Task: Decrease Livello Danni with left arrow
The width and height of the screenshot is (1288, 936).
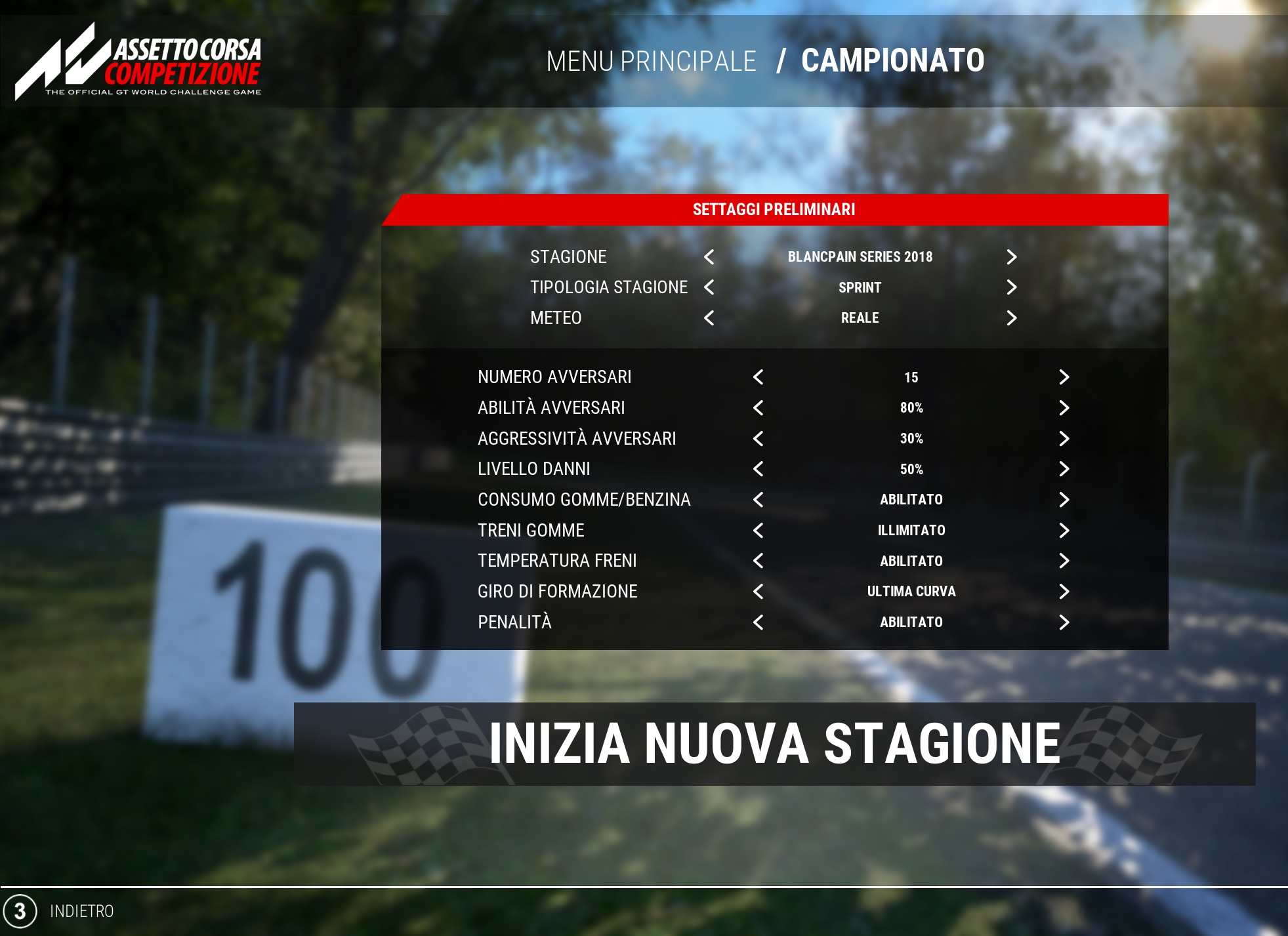Action: click(758, 469)
